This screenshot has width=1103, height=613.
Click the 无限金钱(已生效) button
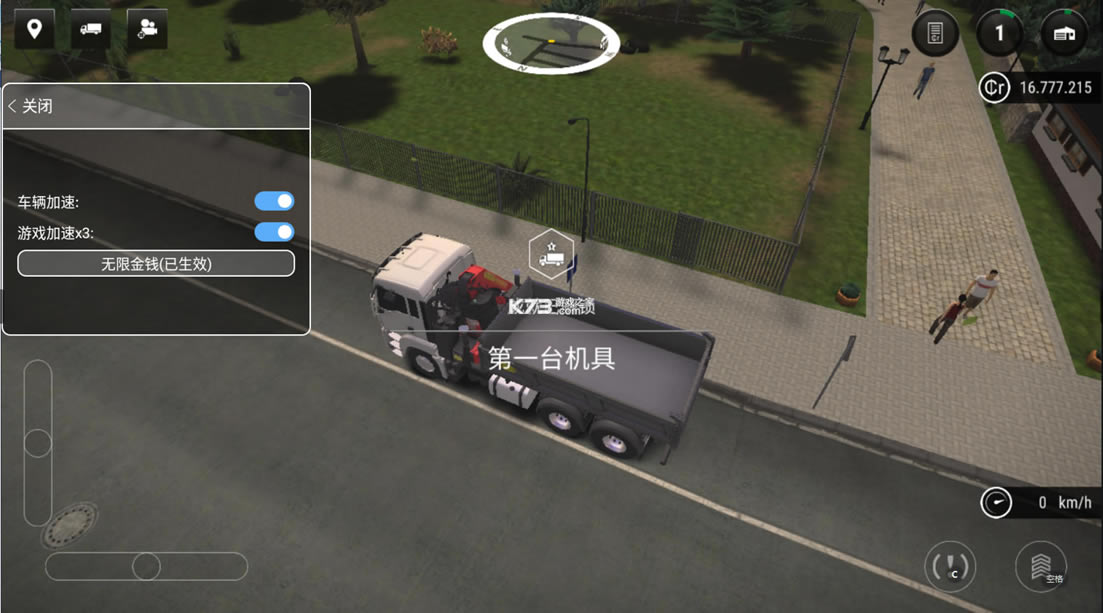point(156,264)
